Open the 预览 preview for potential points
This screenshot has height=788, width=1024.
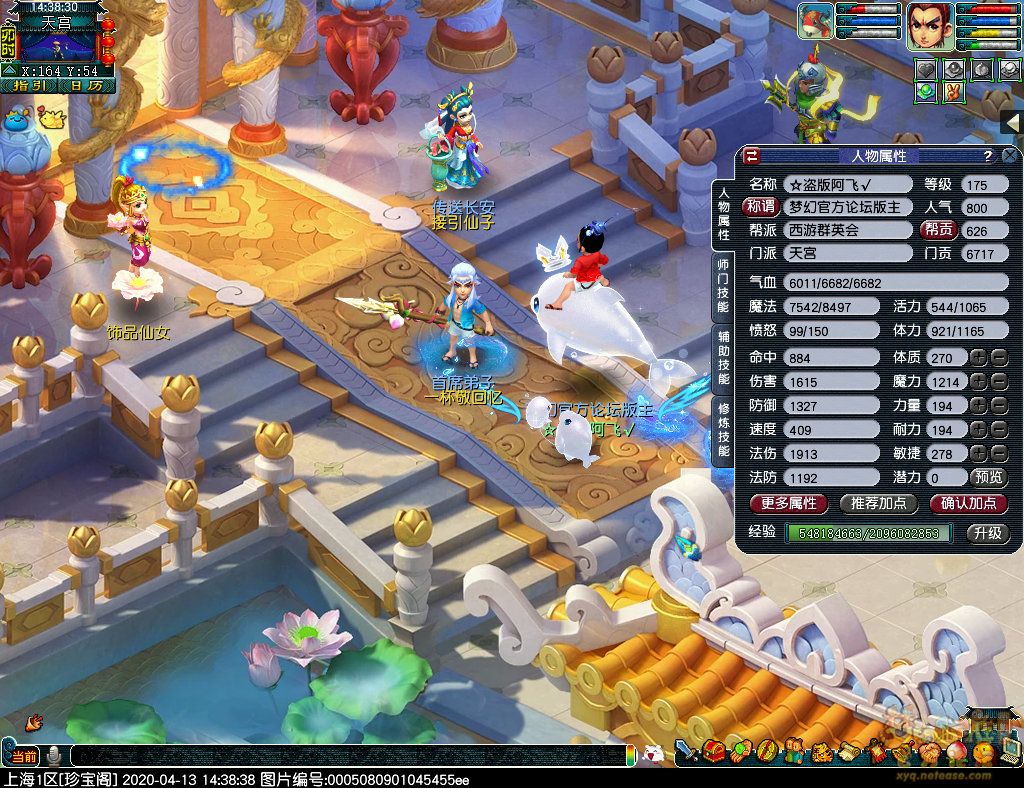point(989,478)
